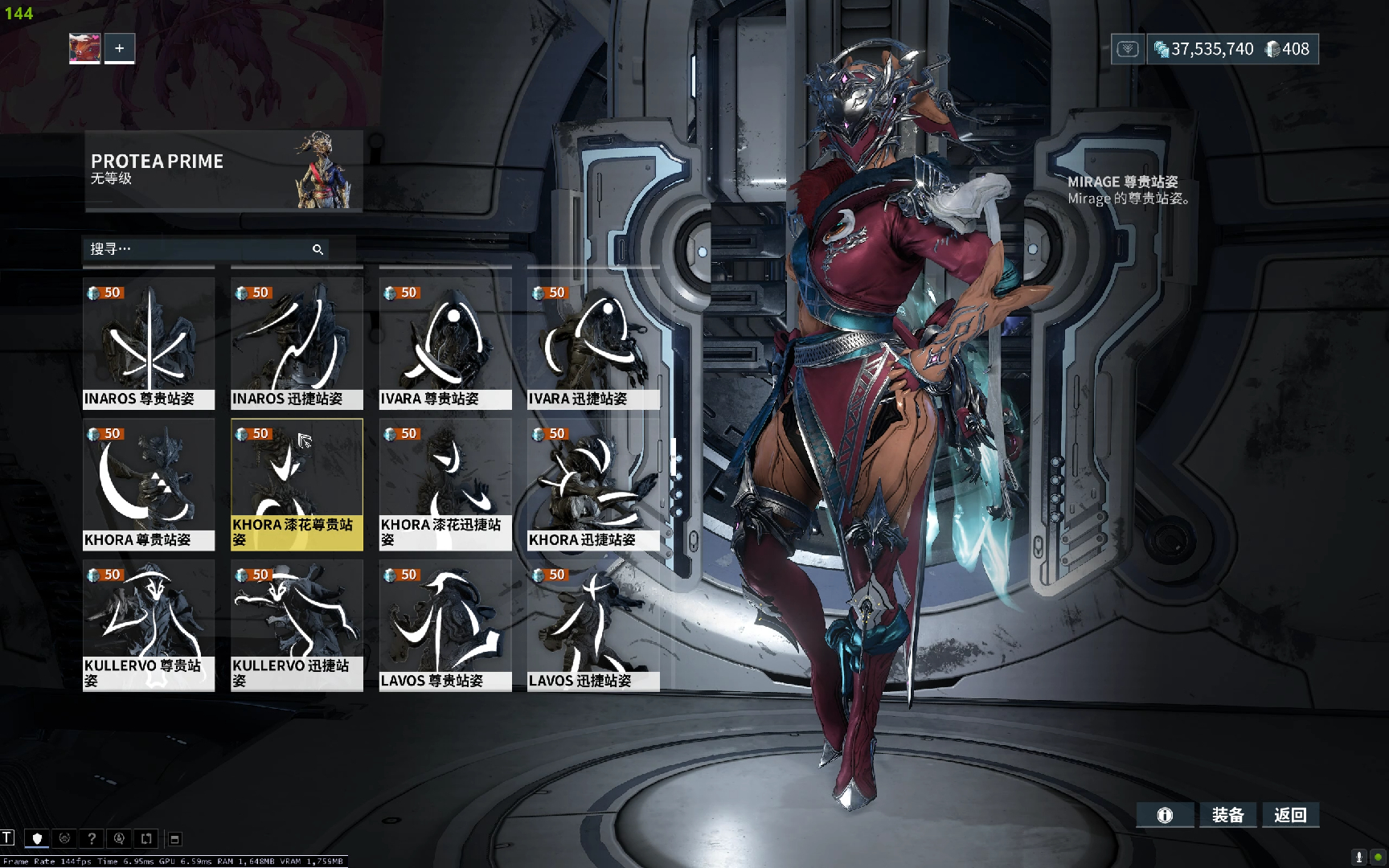Pick the LAVOS 尊贵站姿 tile
Image resolution: width=1389 pixels, height=868 pixels.
tap(445, 625)
